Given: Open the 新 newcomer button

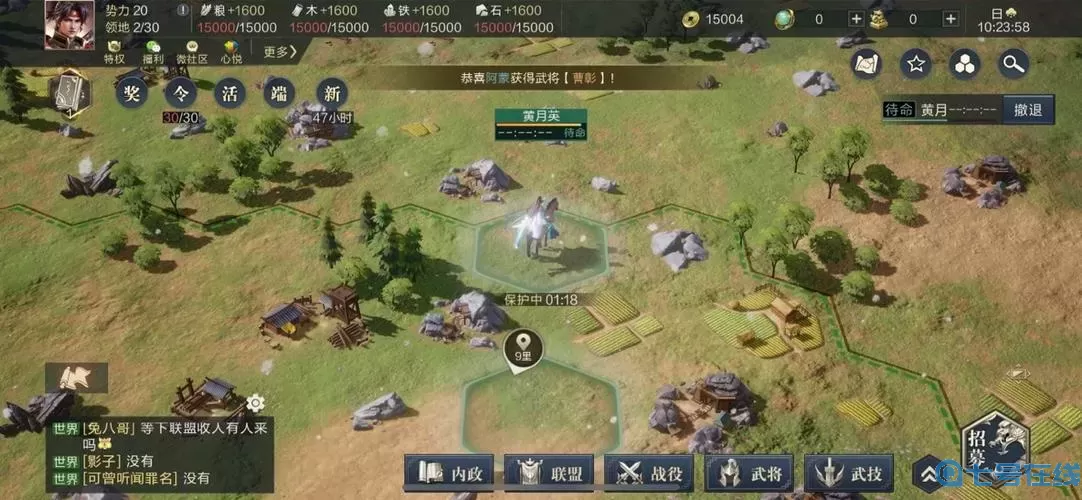Looking at the screenshot, I should tap(332, 94).
